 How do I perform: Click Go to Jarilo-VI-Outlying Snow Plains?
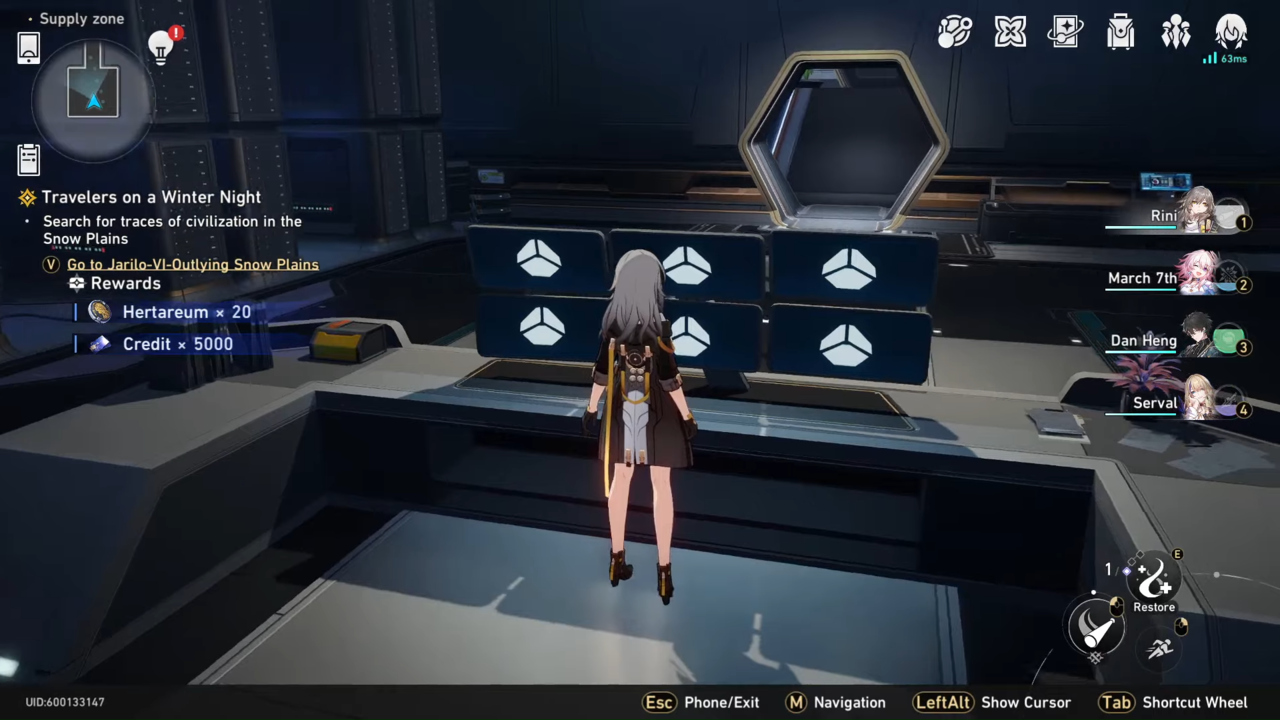pyautogui.click(x=192, y=264)
